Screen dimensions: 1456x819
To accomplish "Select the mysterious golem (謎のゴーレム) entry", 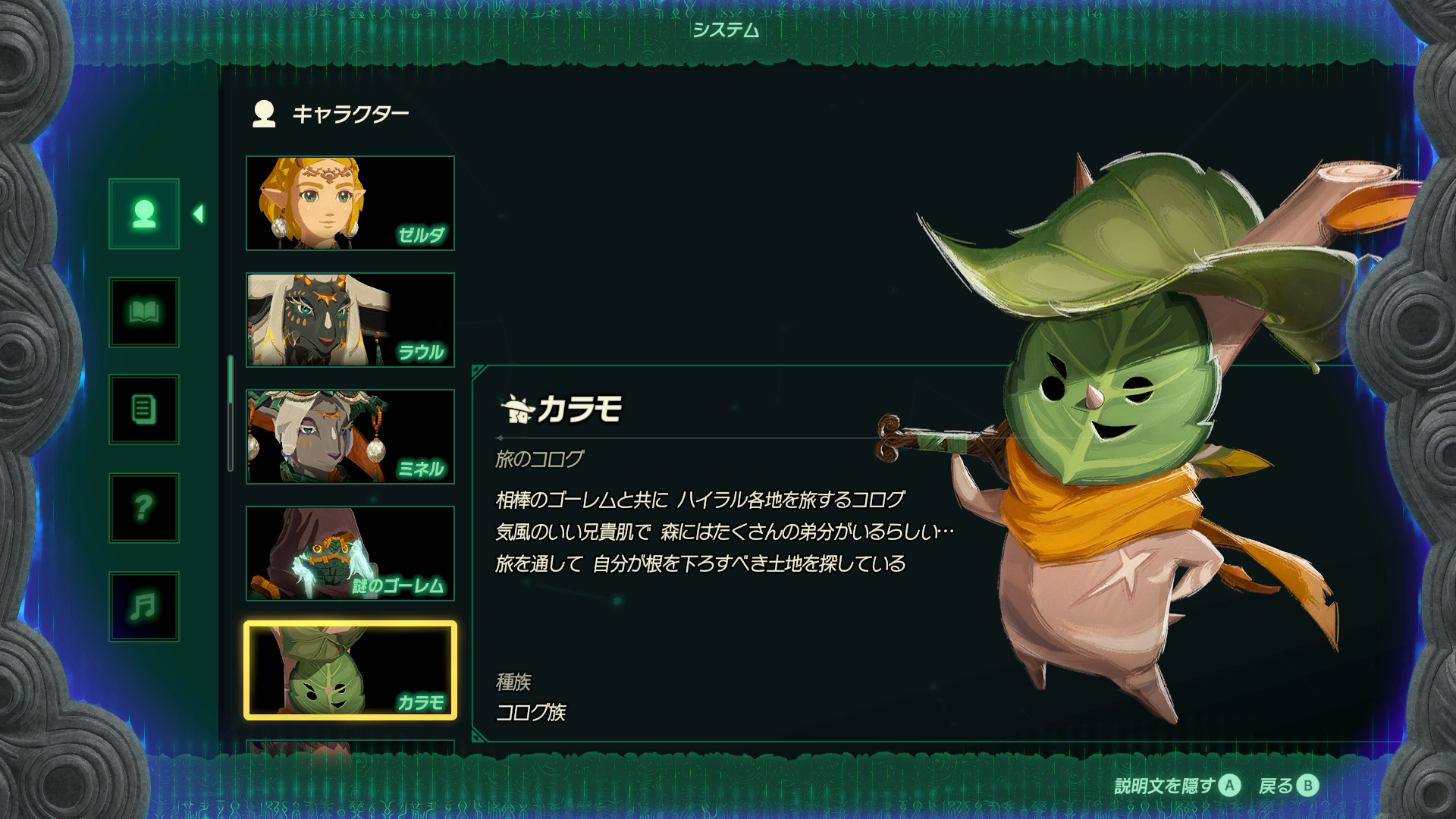I will coord(350,554).
